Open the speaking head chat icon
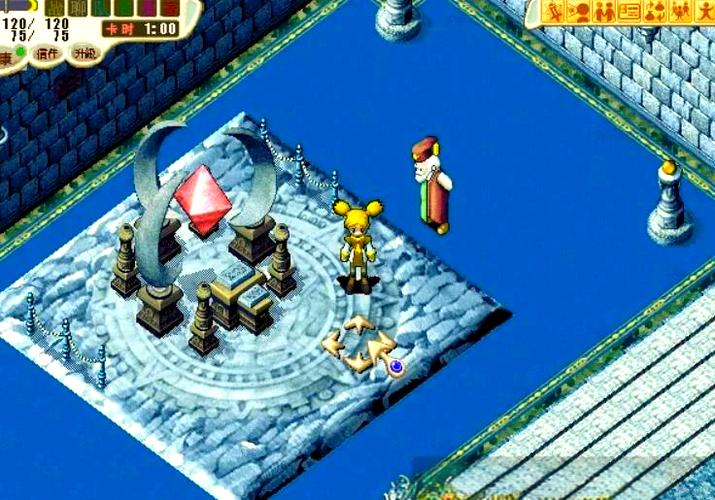 [579, 12]
